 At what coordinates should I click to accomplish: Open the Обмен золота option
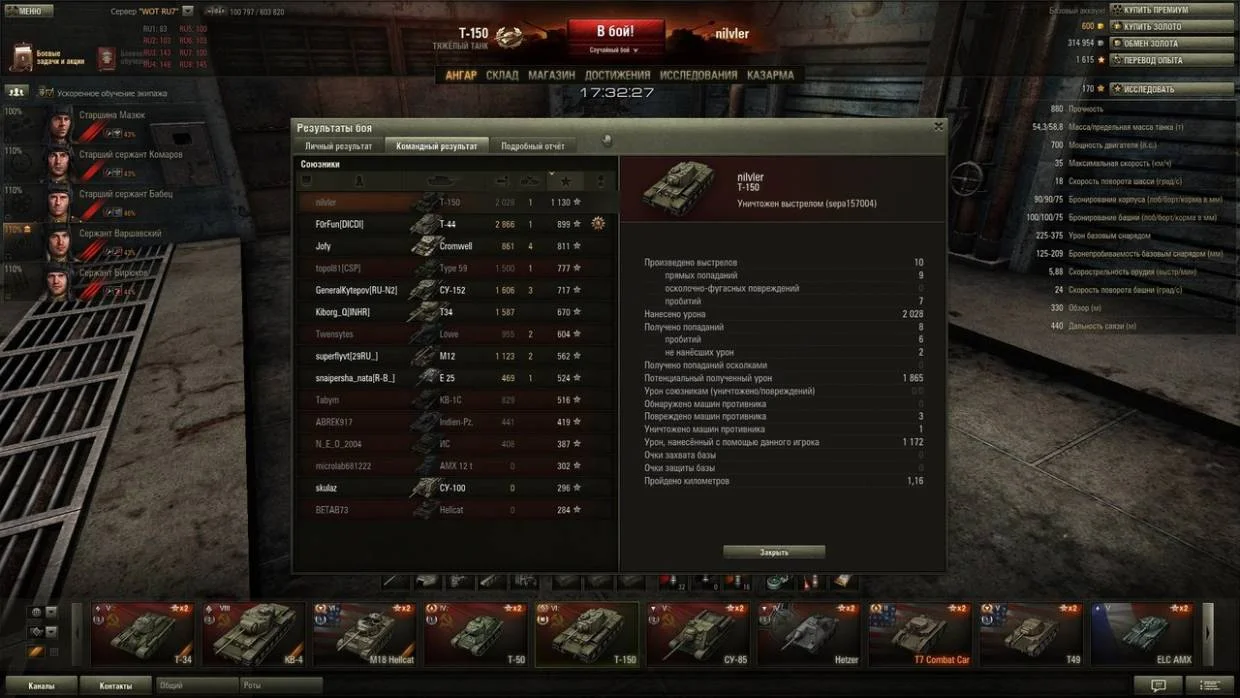[x=1171, y=44]
